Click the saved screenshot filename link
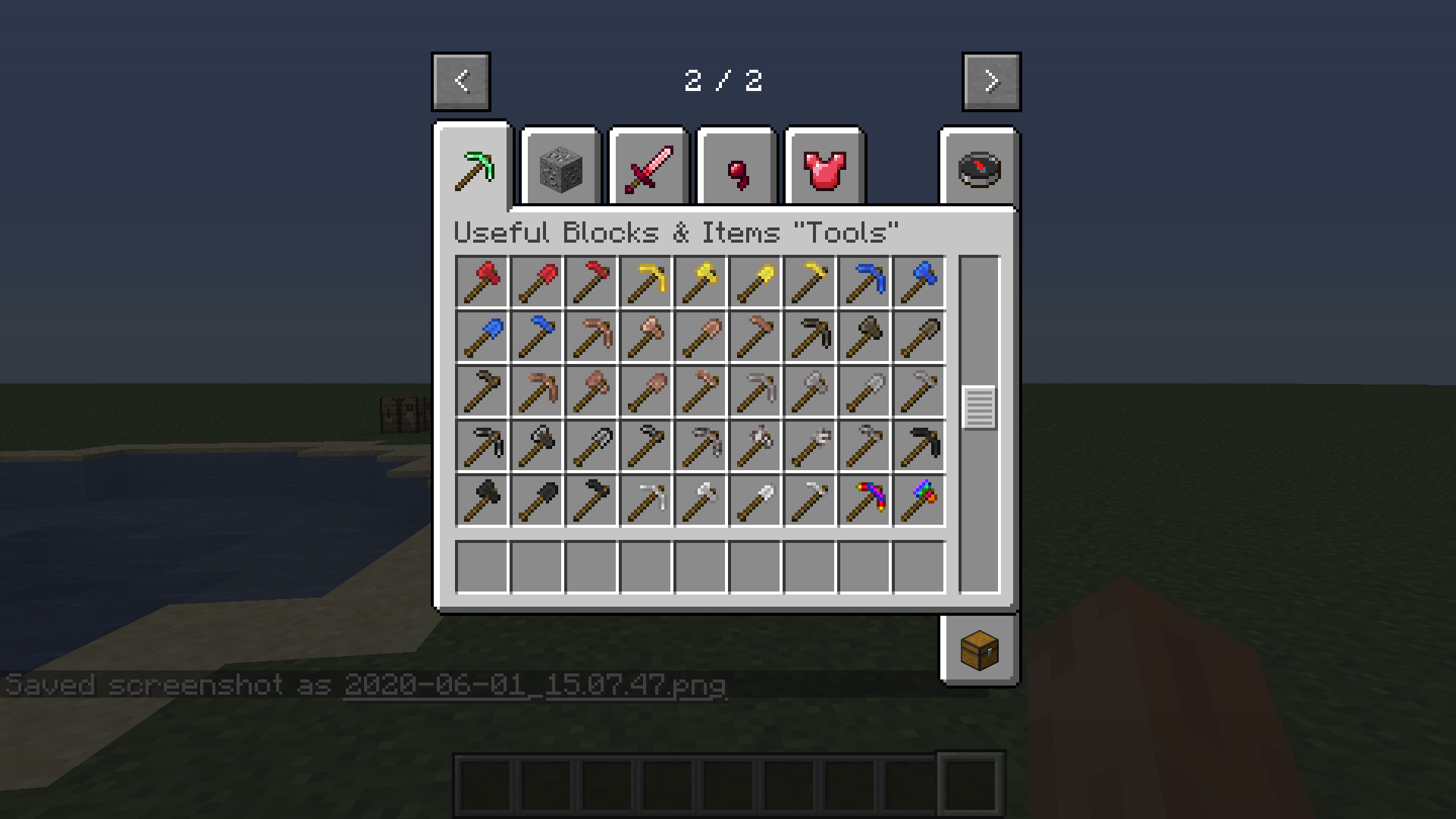This screenshot has width=1456, height=819. pos(535,684)
